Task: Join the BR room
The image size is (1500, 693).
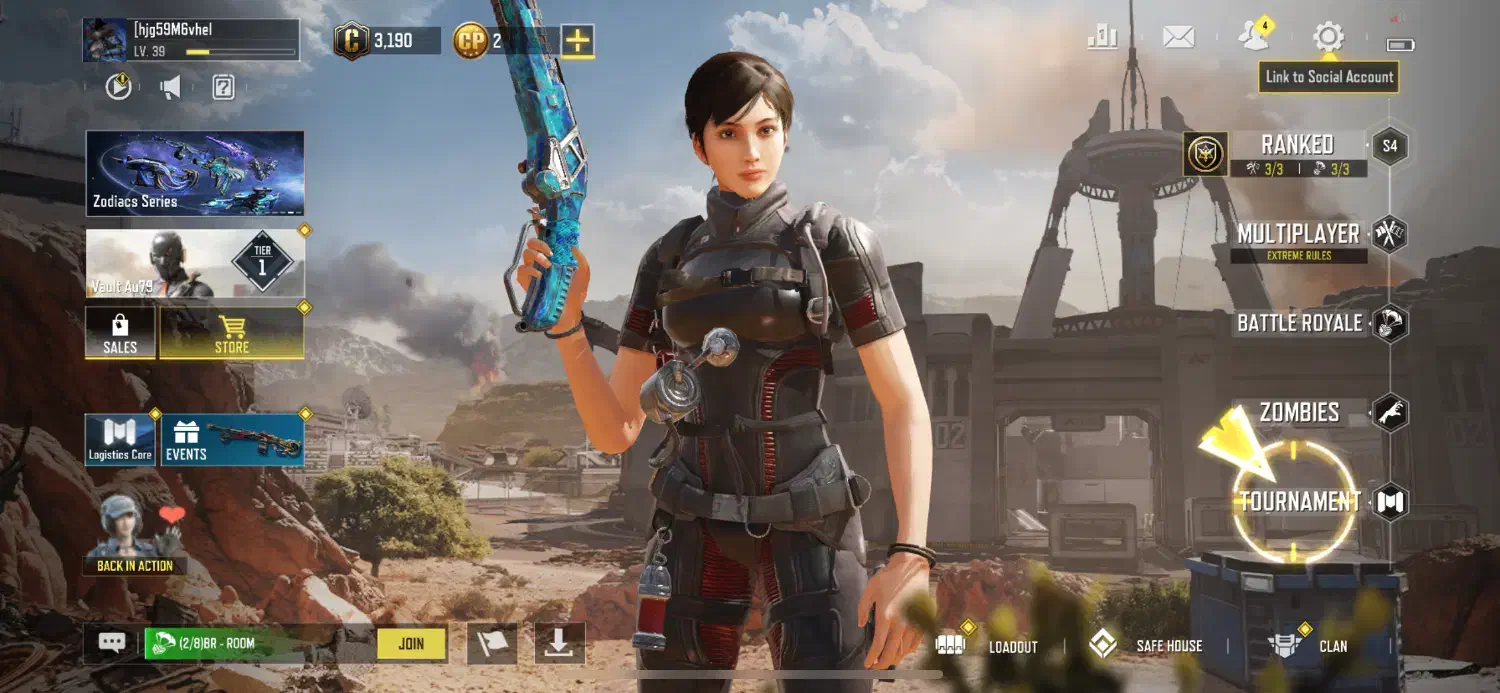Action: (411, 644)
